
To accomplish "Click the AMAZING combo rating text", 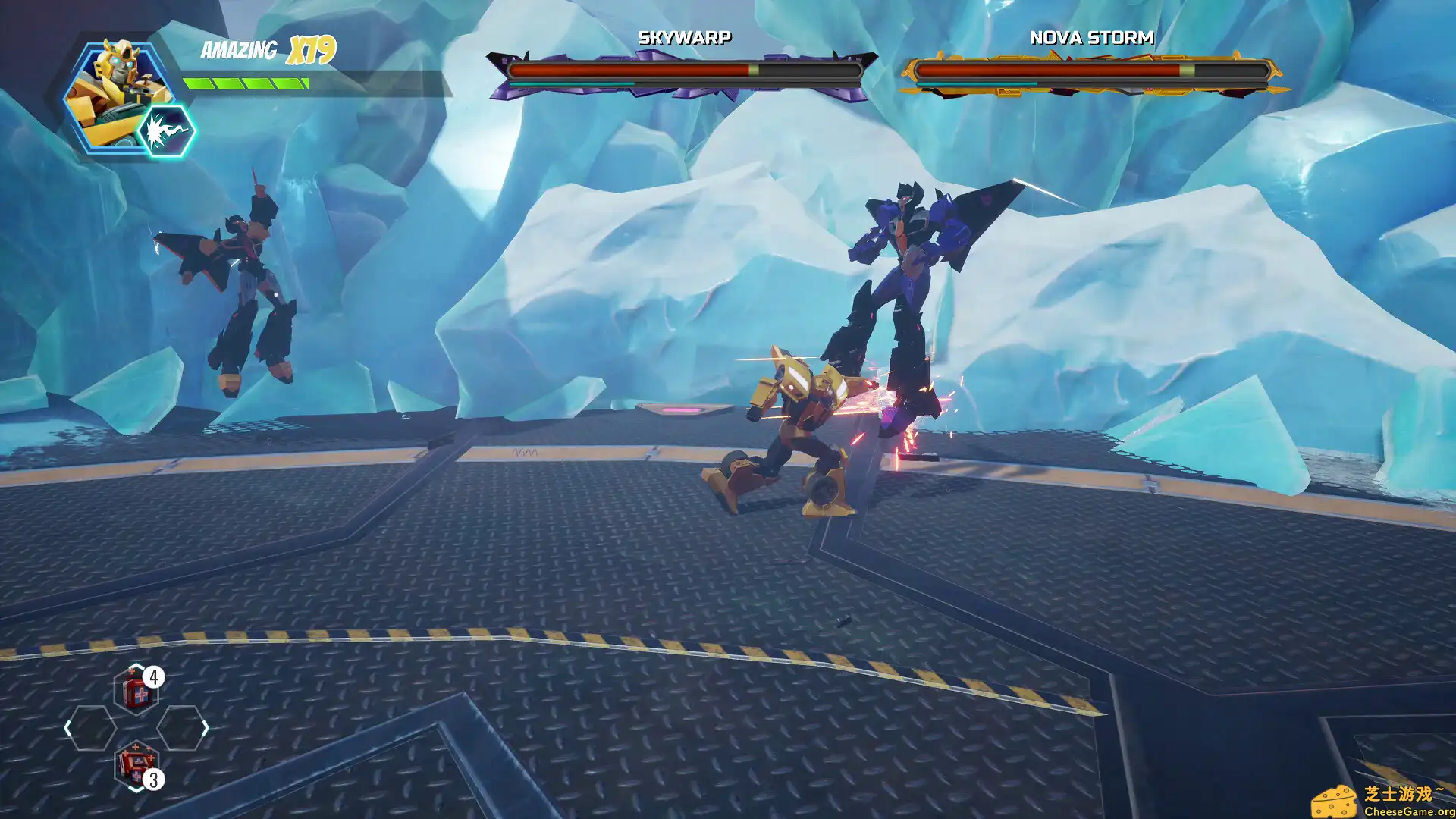I will tap(238, 49).
